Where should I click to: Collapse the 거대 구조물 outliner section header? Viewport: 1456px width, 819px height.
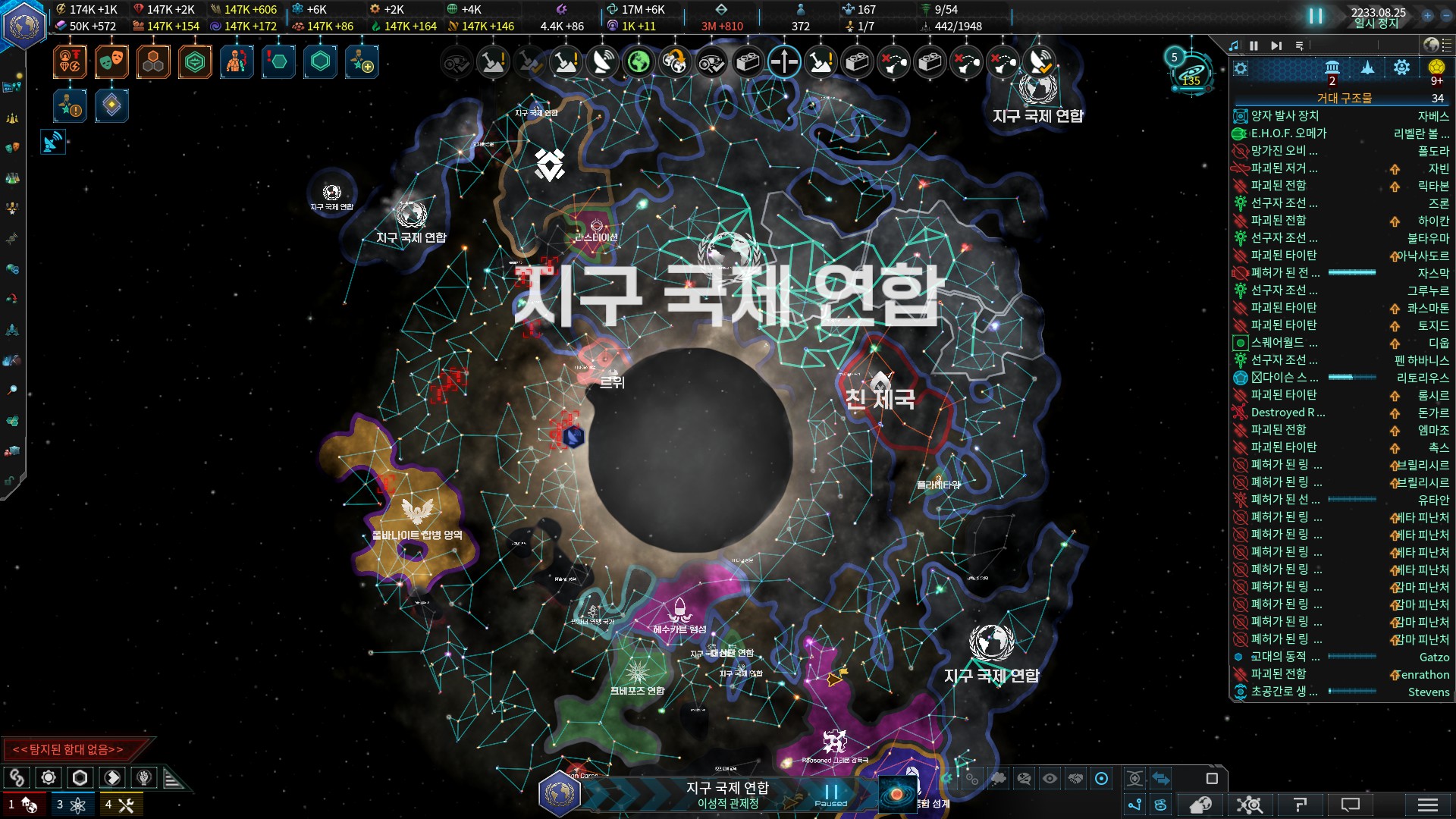1344,98
